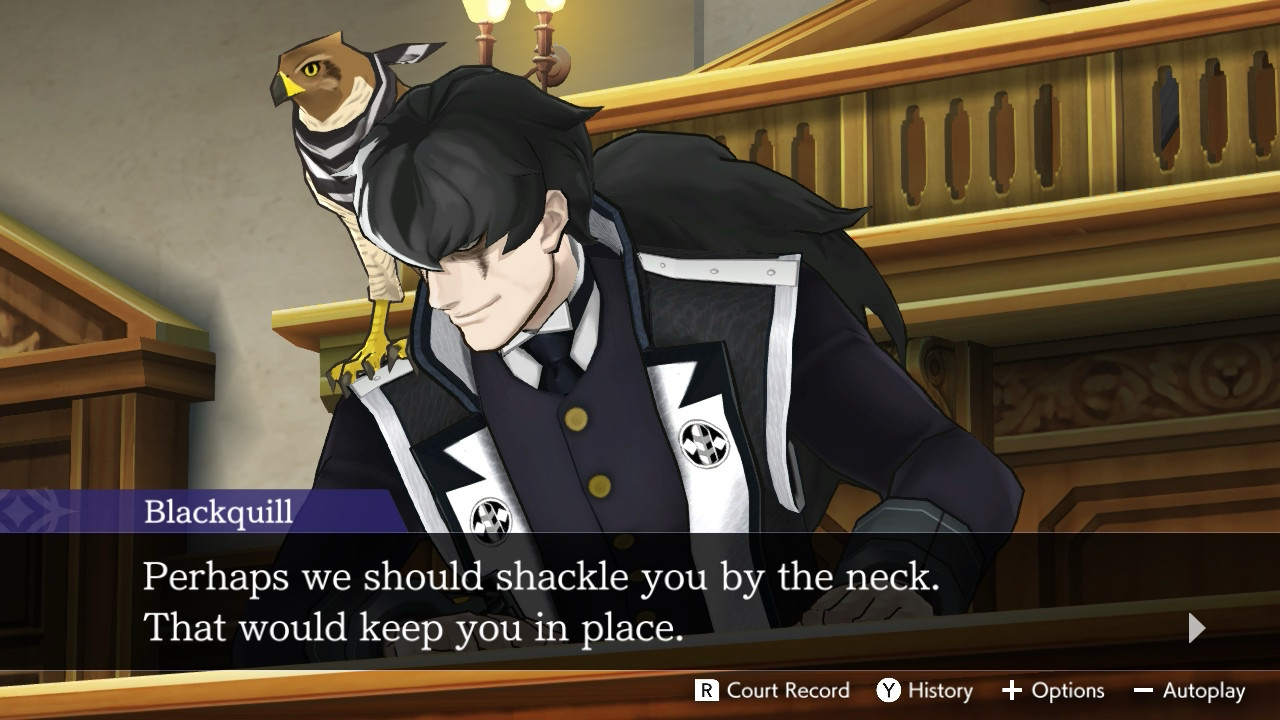This screenshot has height=720, width=1280.
Task: Toggle Autoplay for dialogue
Action: (1189, 691)
